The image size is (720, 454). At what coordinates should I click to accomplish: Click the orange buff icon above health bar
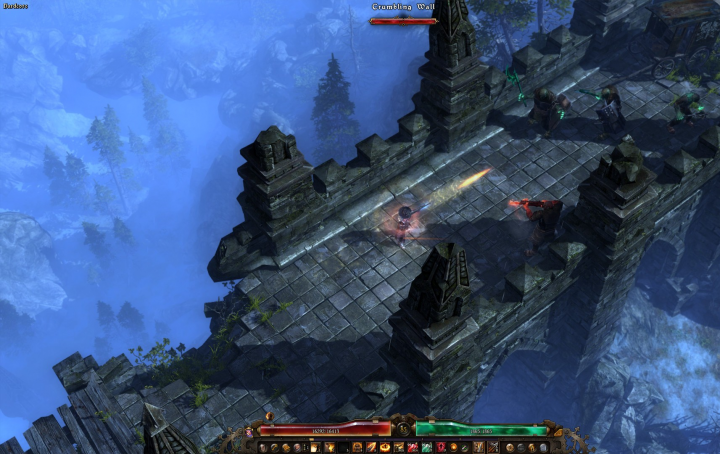point(269,416)
